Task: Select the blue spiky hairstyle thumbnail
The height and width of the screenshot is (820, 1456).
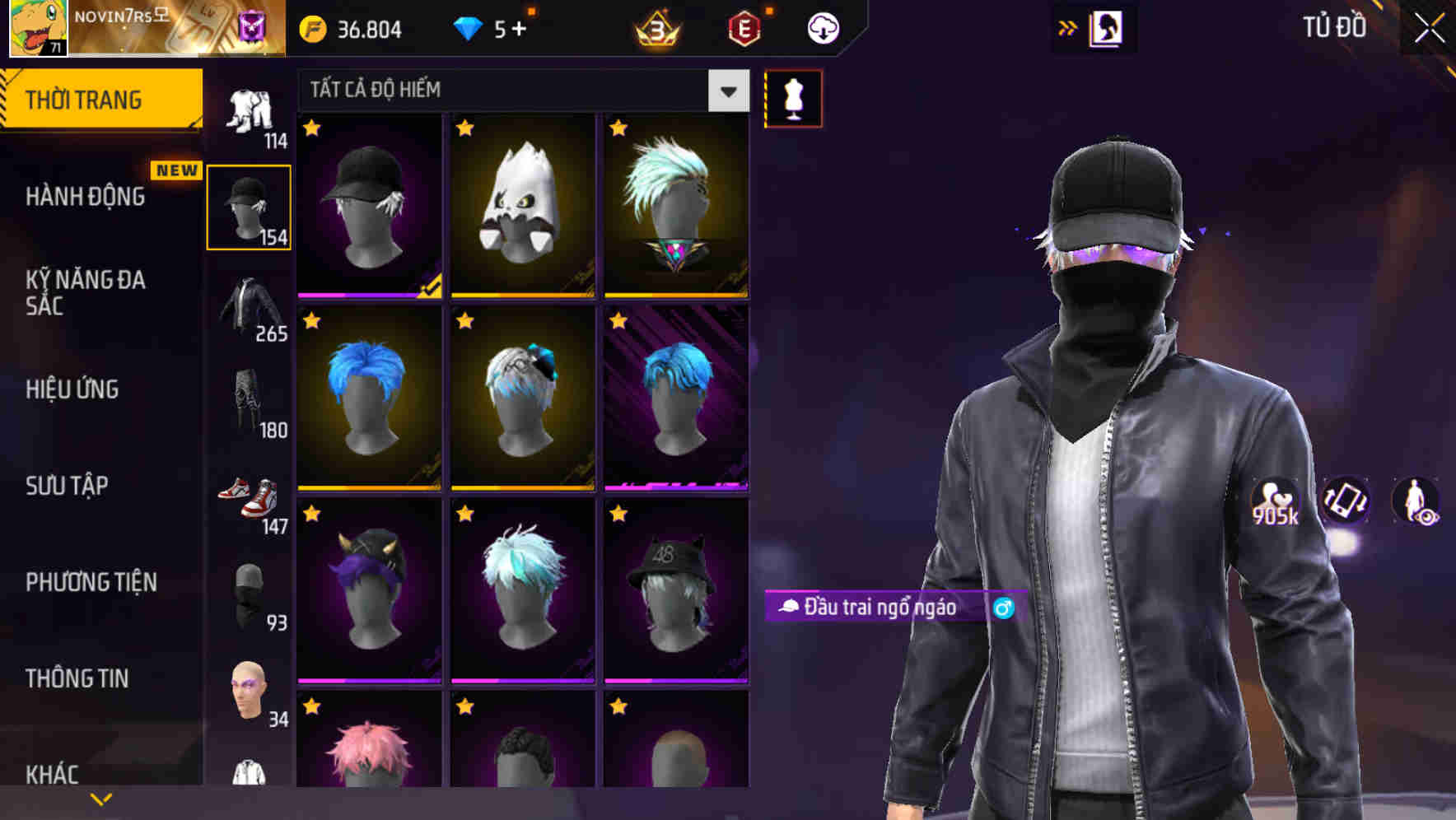Action: coord(369,398)
